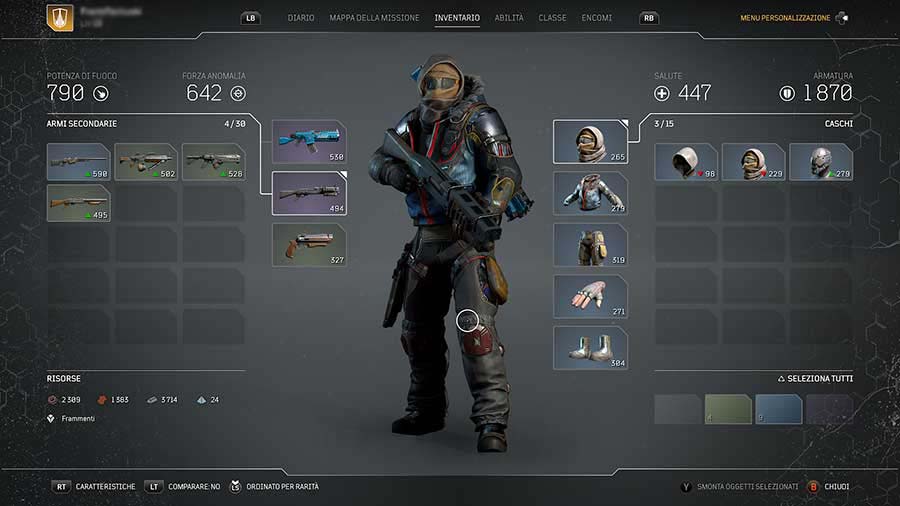Open Menu Personalizzazione

click(x=785, y=18)
